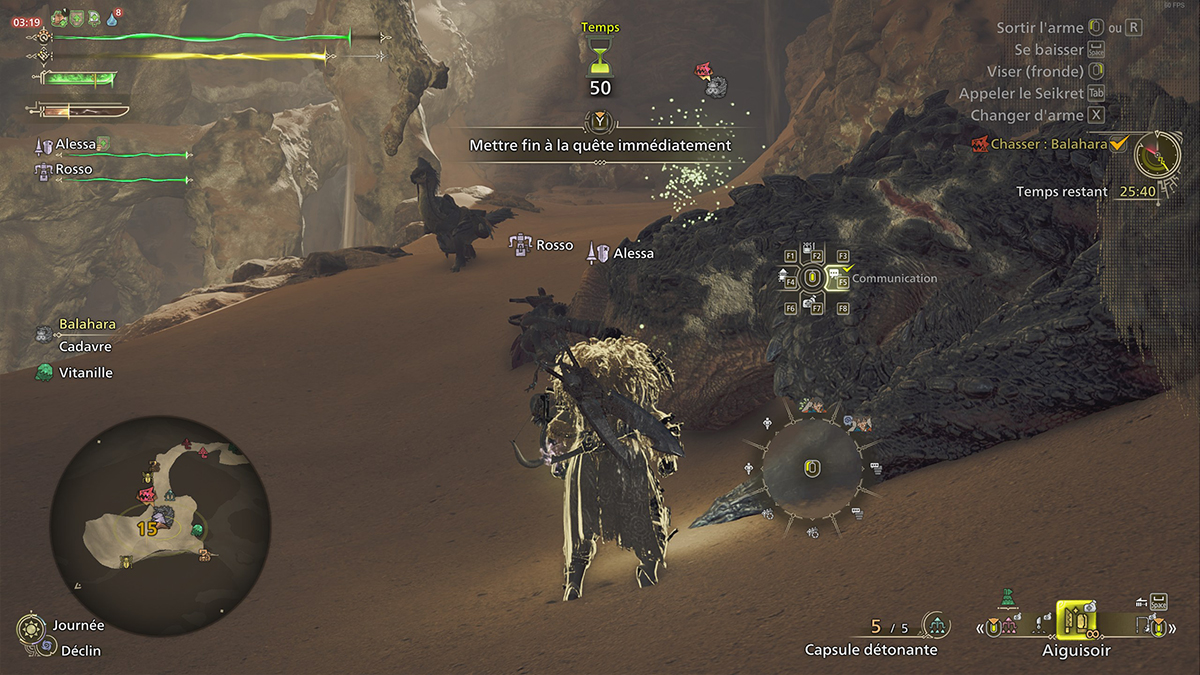Select the Capsule détonante ammo icon
The width and height of the screenshot is (1200, 675).
click(x=936, y=626)
